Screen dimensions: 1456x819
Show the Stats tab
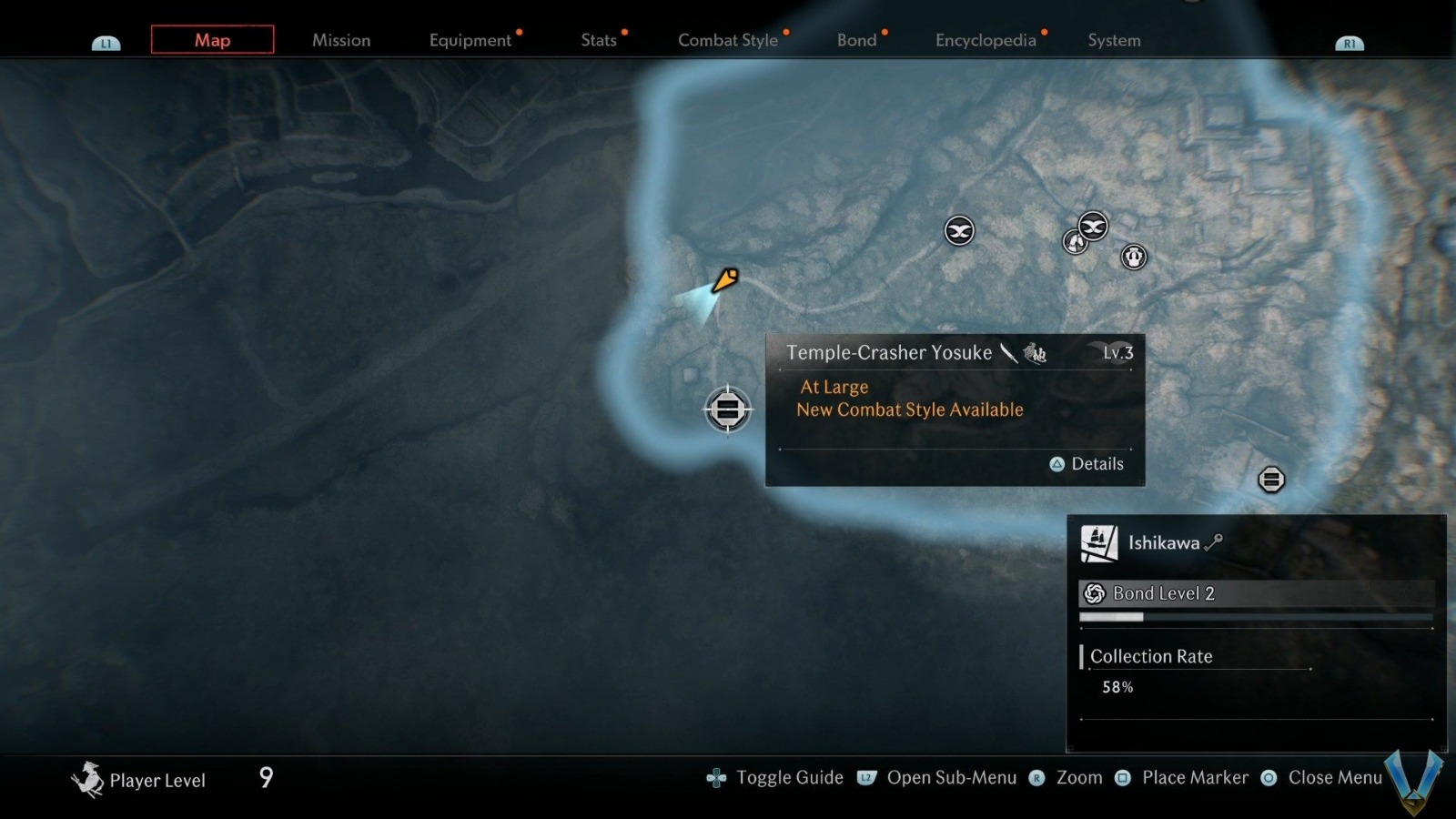click(x=599, y=40)
